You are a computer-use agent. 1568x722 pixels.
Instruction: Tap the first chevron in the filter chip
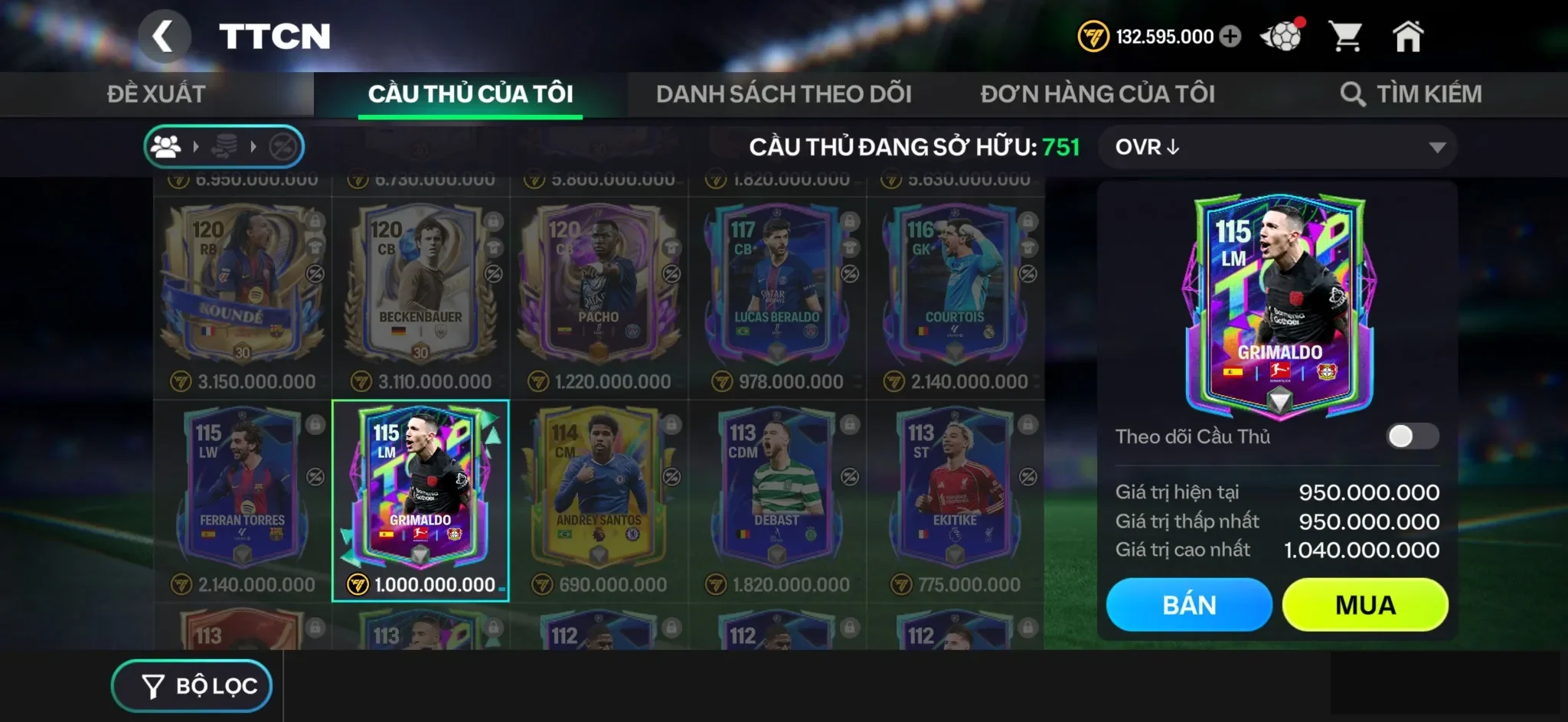click(x=198, y=145)
